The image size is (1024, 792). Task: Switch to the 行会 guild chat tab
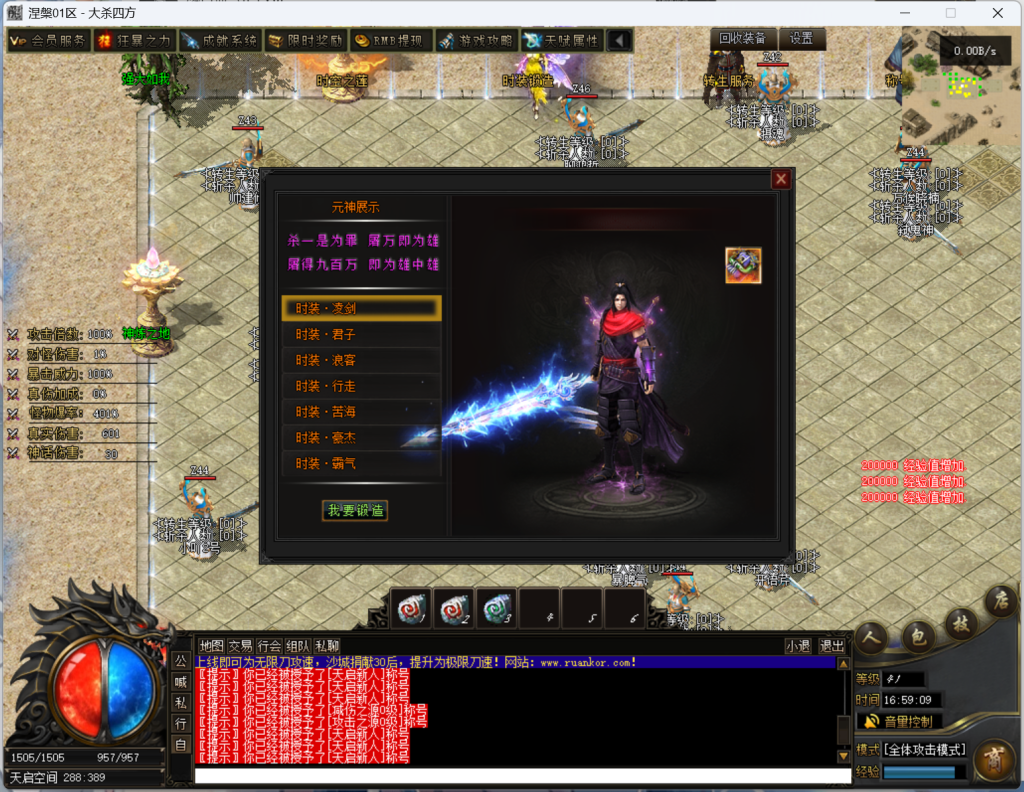(269, 646)
